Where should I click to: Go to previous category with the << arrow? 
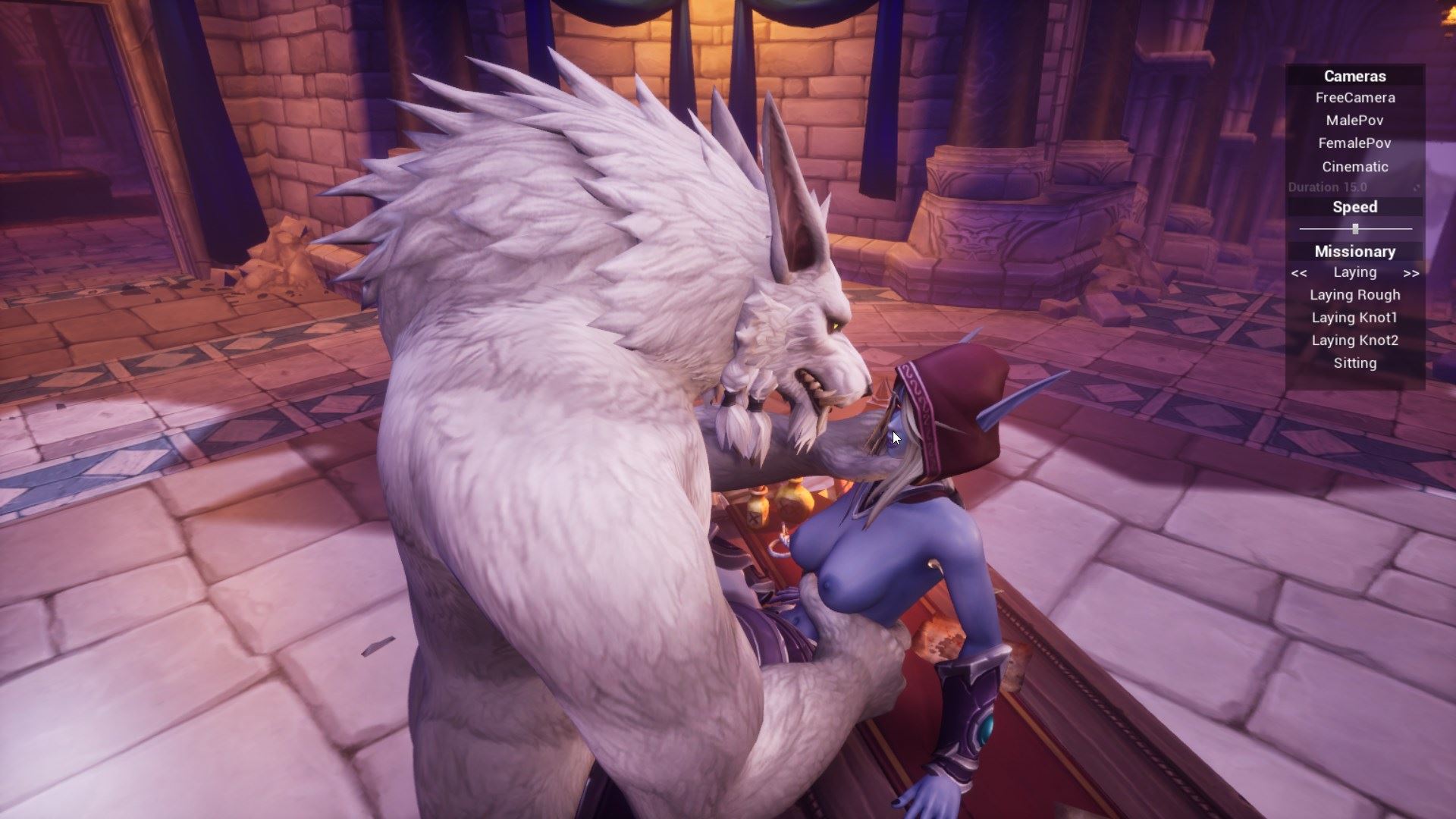1299,273
